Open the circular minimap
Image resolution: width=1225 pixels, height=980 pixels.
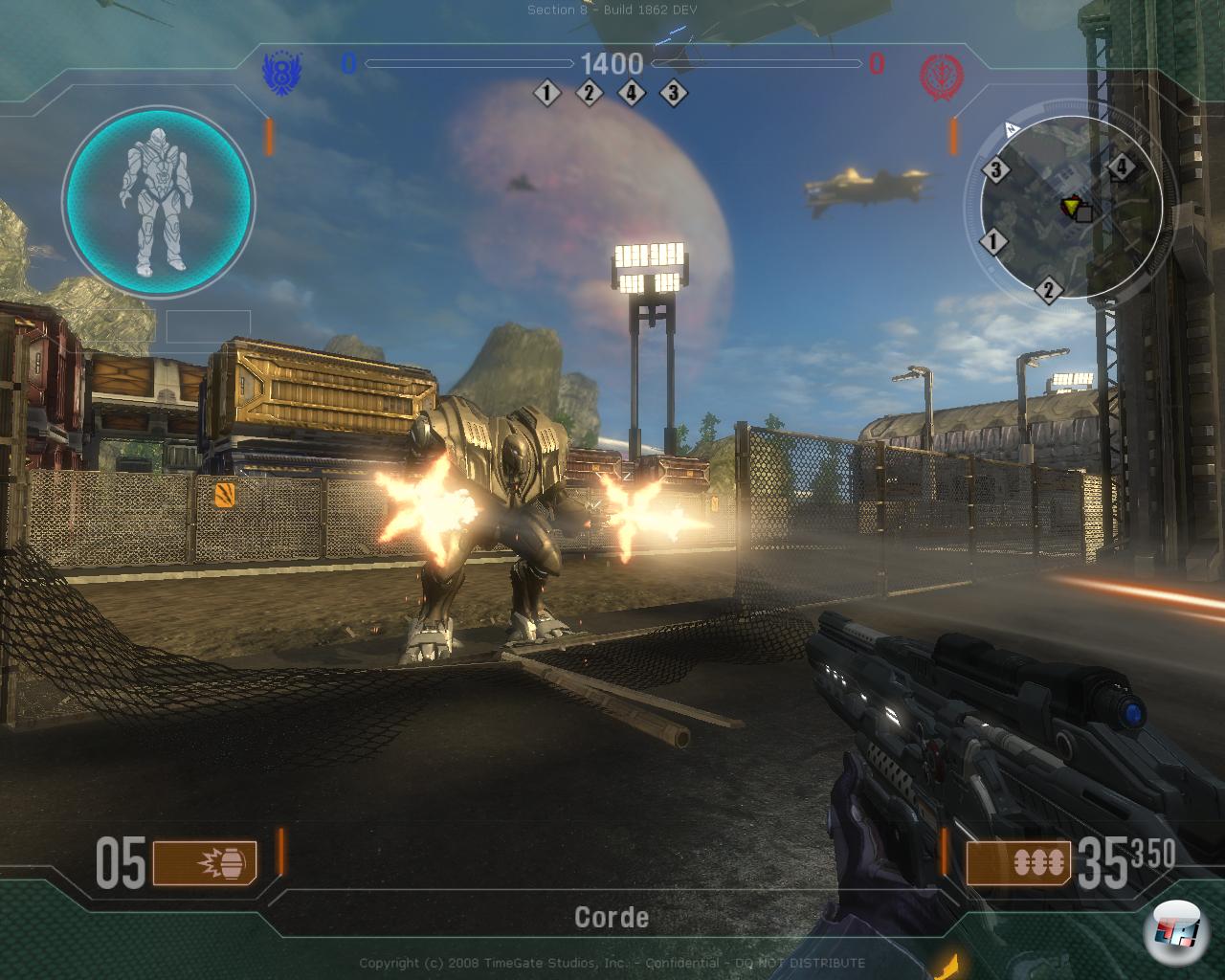[1062, 212]
